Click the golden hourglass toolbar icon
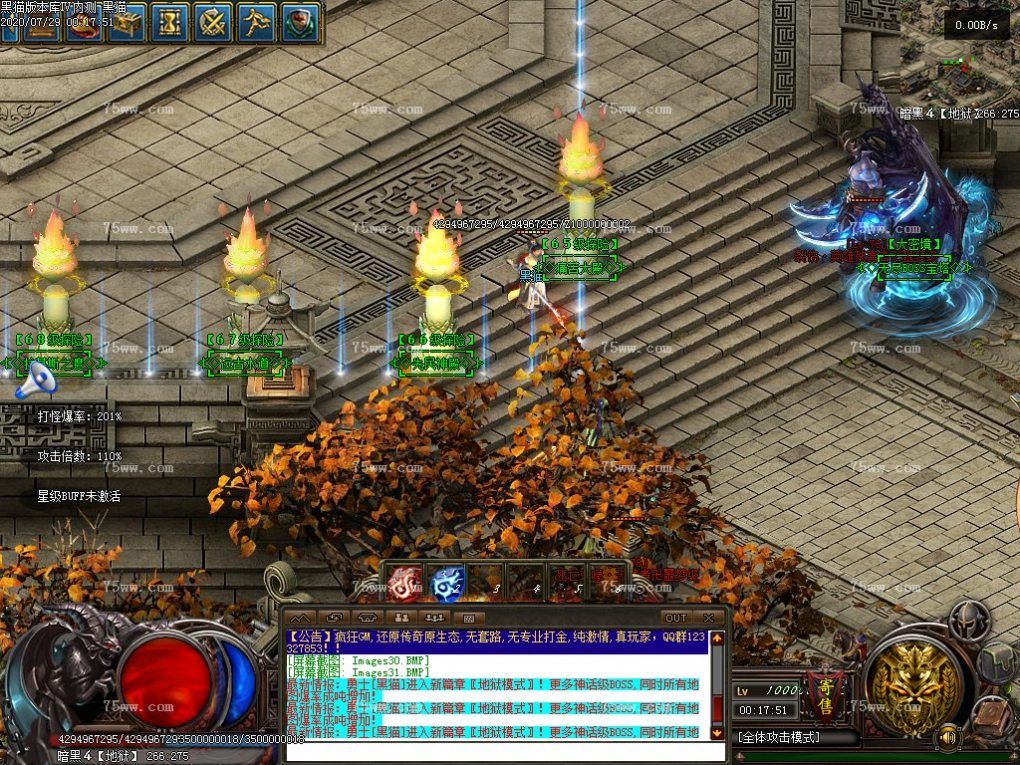The image size is (1020, 765). (172, 22)
